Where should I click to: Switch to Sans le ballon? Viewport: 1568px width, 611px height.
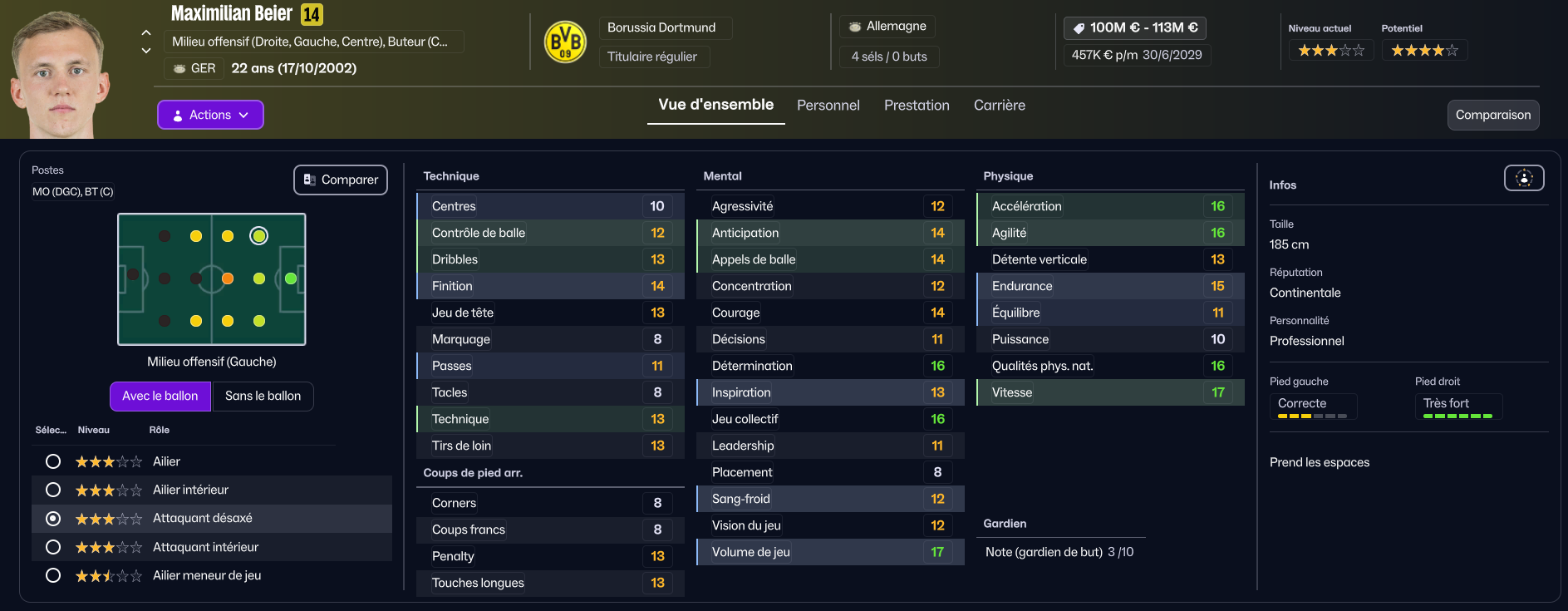(x=263, y=396)
